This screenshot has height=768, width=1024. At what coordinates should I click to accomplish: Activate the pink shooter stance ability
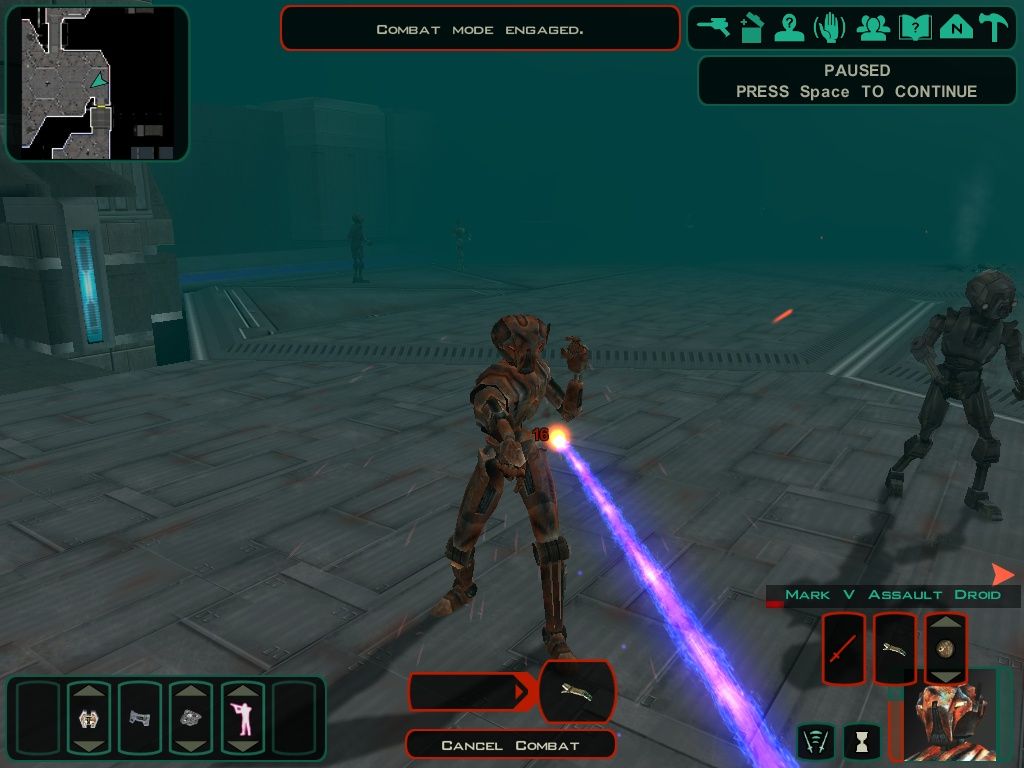[242, 718]
